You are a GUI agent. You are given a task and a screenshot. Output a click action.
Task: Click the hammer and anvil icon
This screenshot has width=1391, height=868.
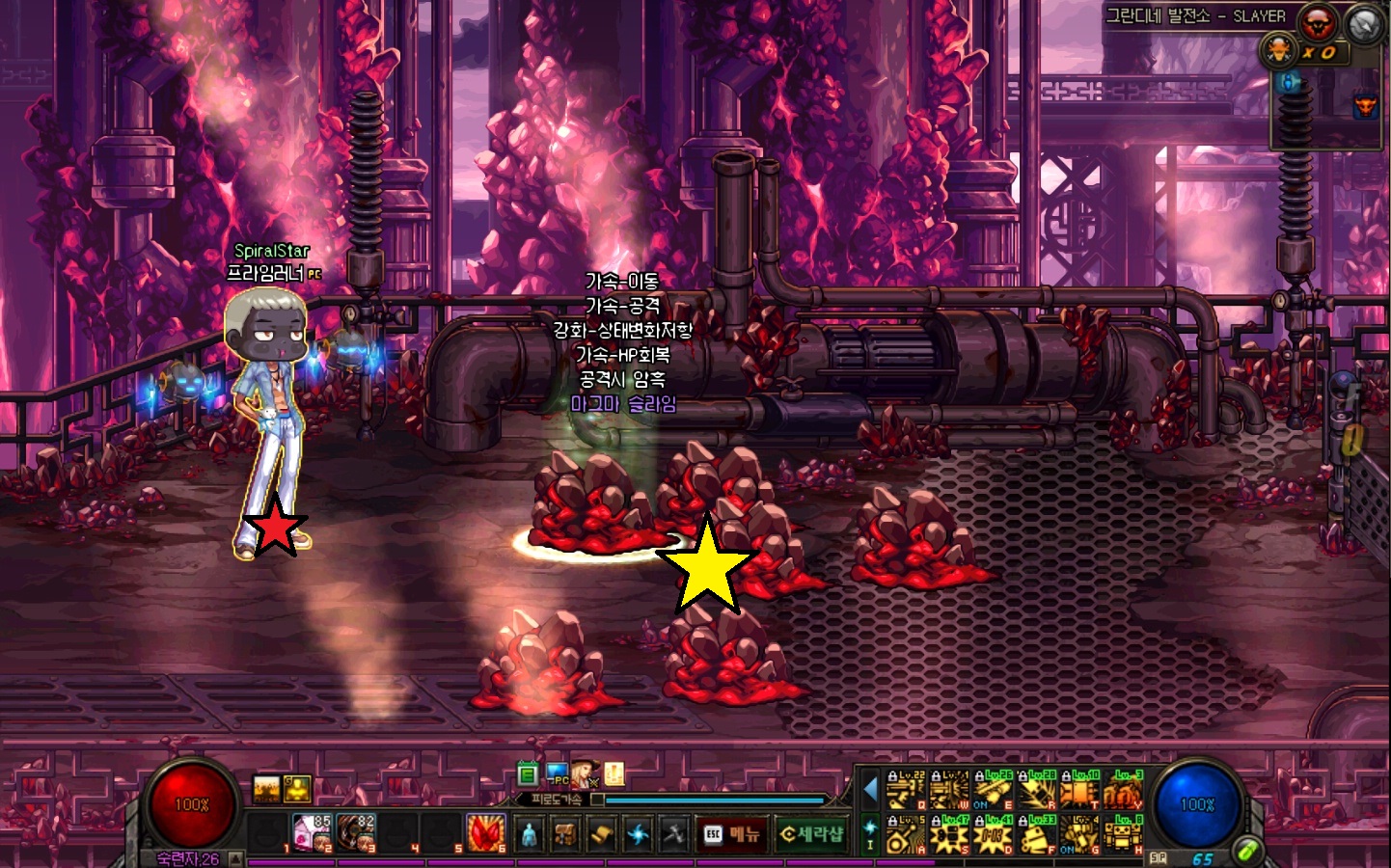tap(674, 834)
